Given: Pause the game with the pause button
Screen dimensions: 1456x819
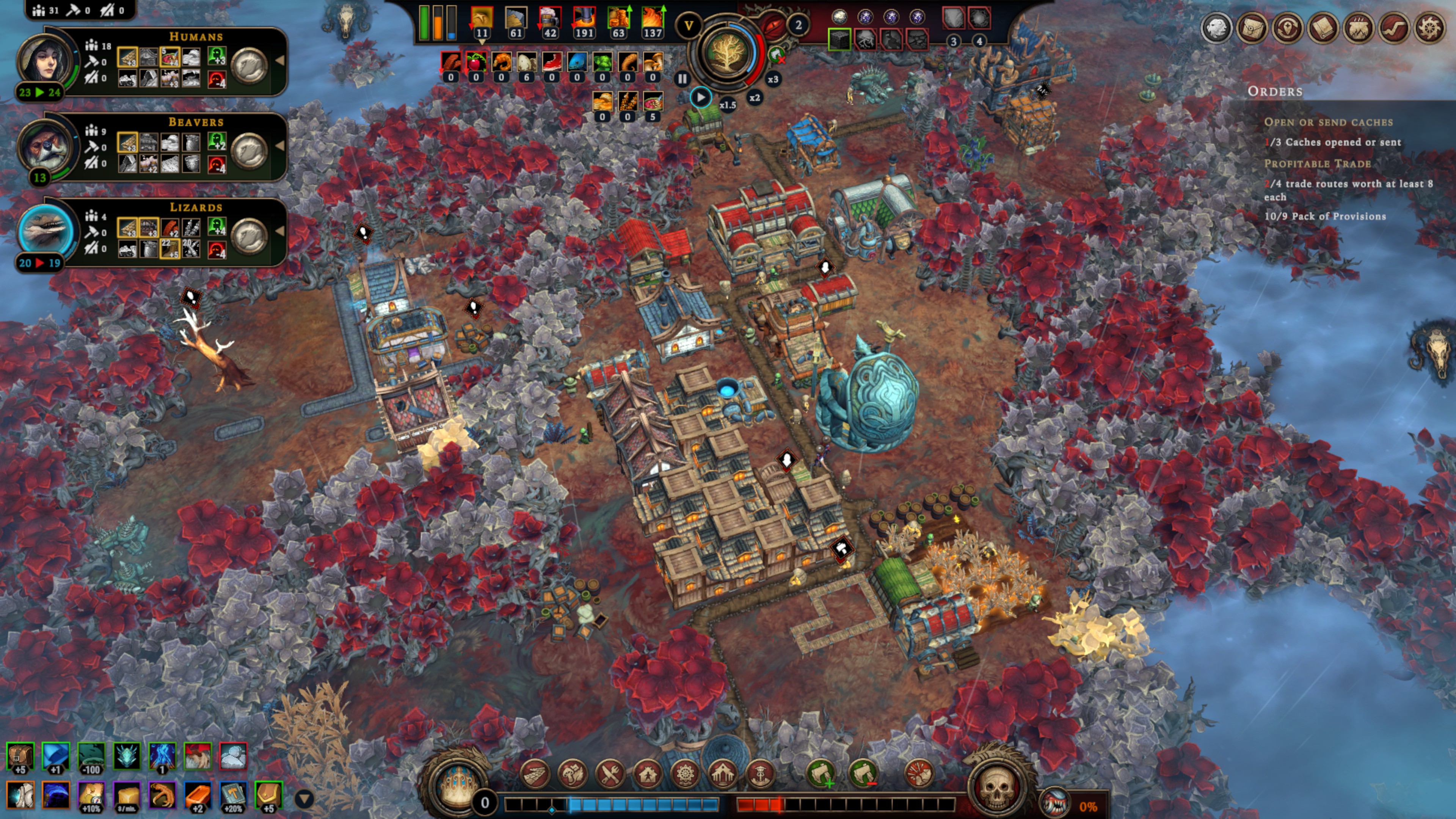Looking at the screenshot, I should tap(682, 79).
